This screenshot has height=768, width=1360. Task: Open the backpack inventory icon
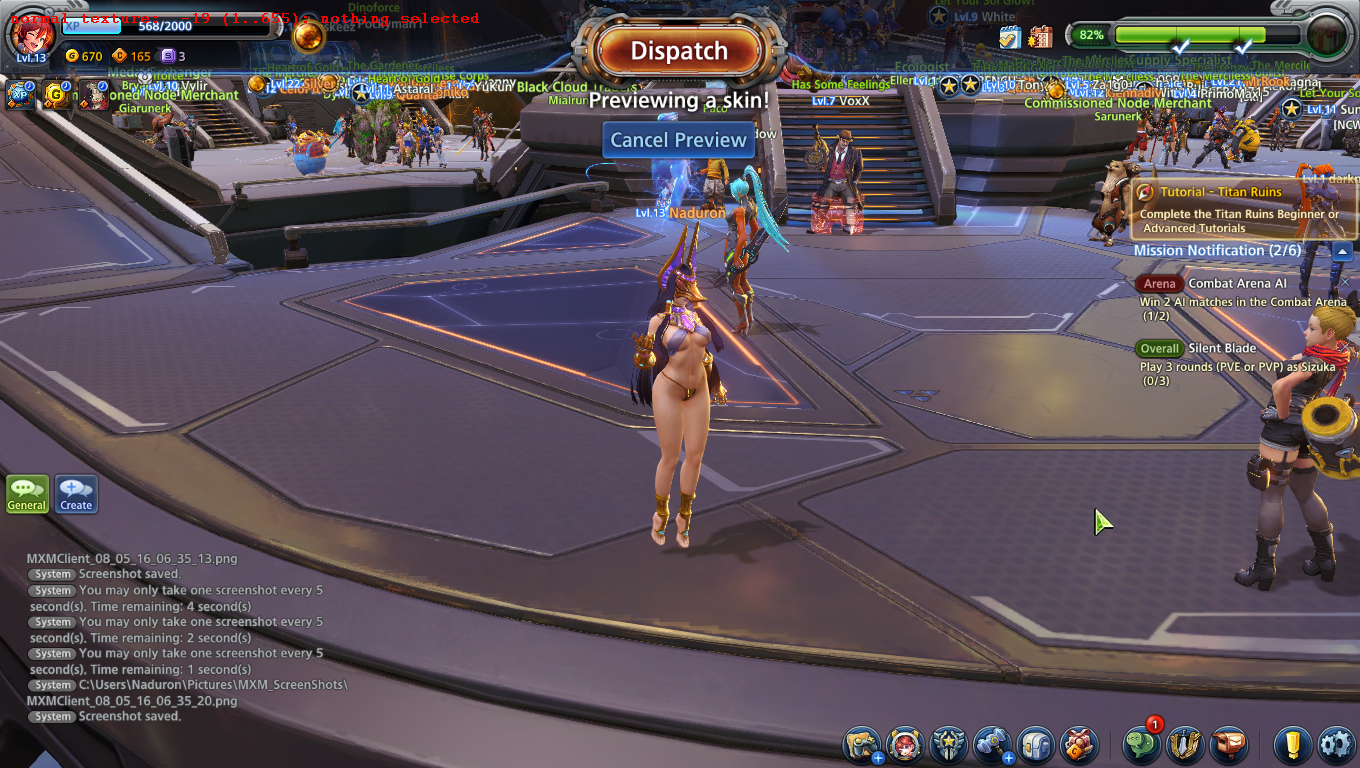tap(1036, 745)
